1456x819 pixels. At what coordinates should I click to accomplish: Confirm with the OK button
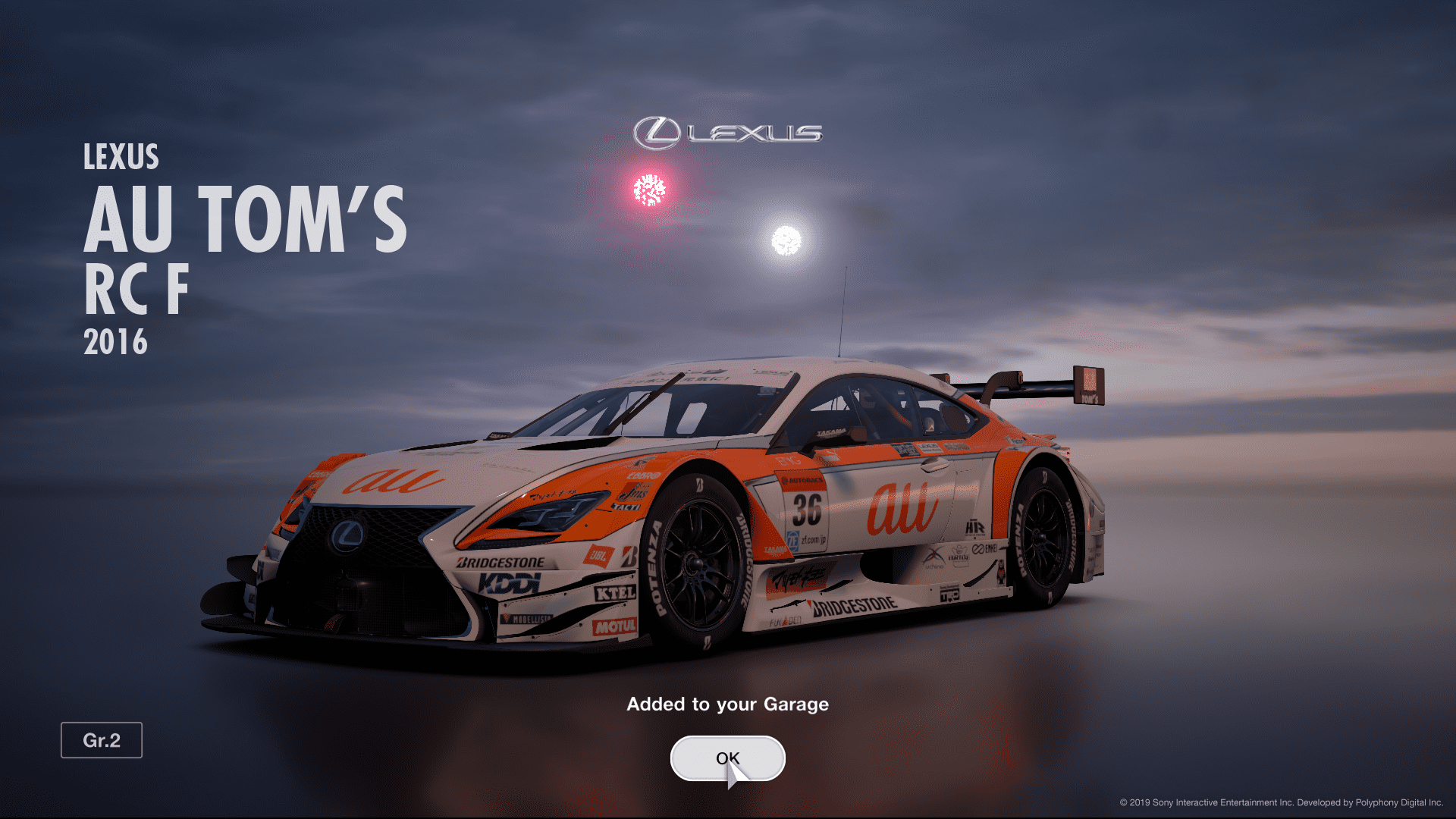click(x=727, y=758)
